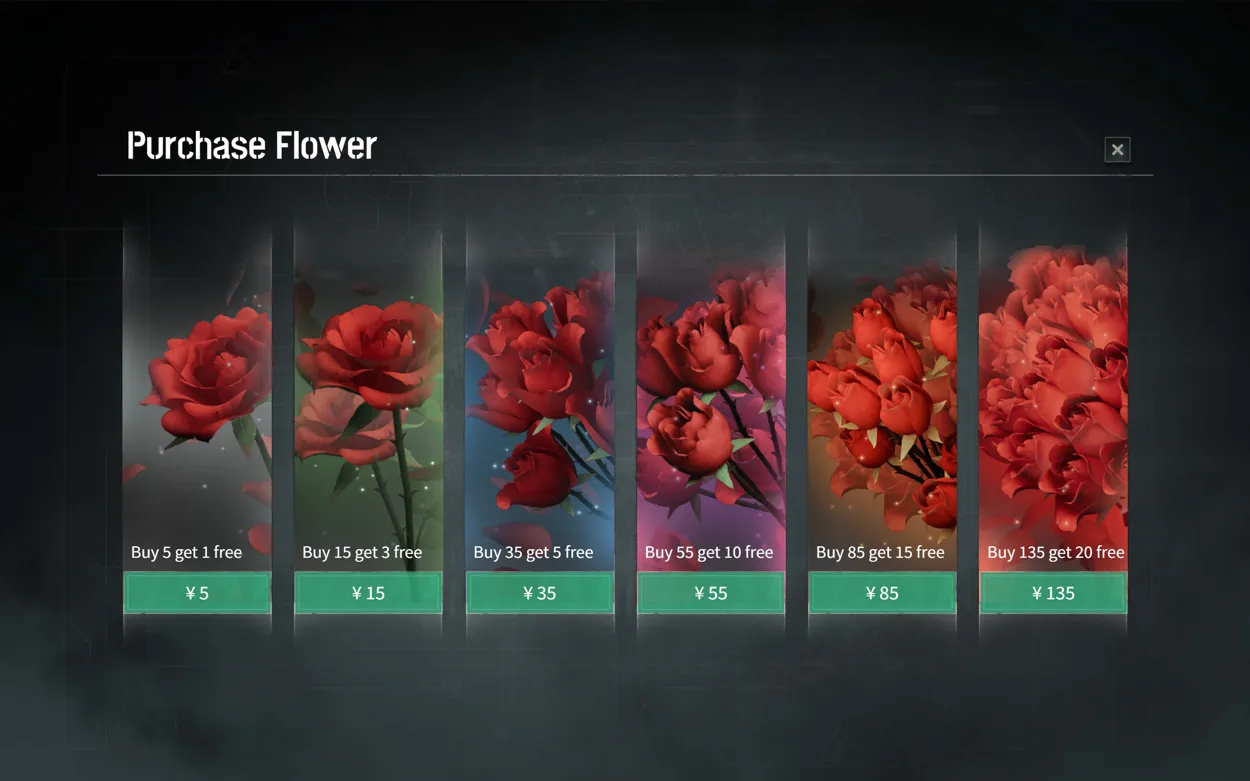Viewport: 1250px width, 781px height.
Task: Purchase the ¥ 15 flower bundle
Action: tap(368, 593)
